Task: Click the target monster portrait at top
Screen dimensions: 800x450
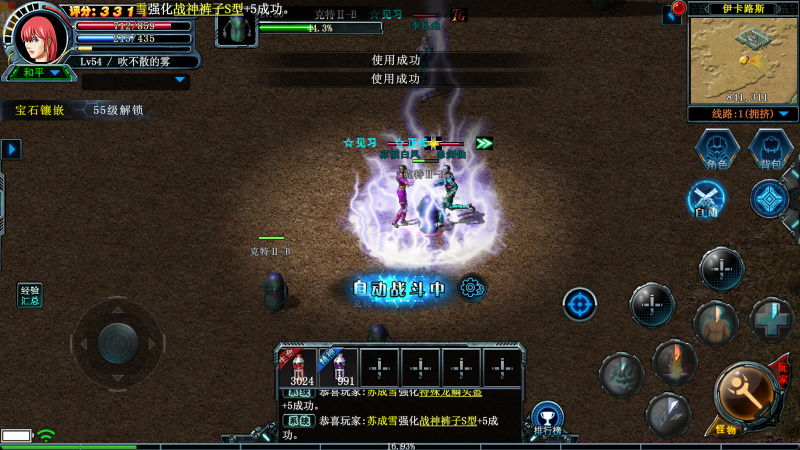Action: tap(236, 27)
